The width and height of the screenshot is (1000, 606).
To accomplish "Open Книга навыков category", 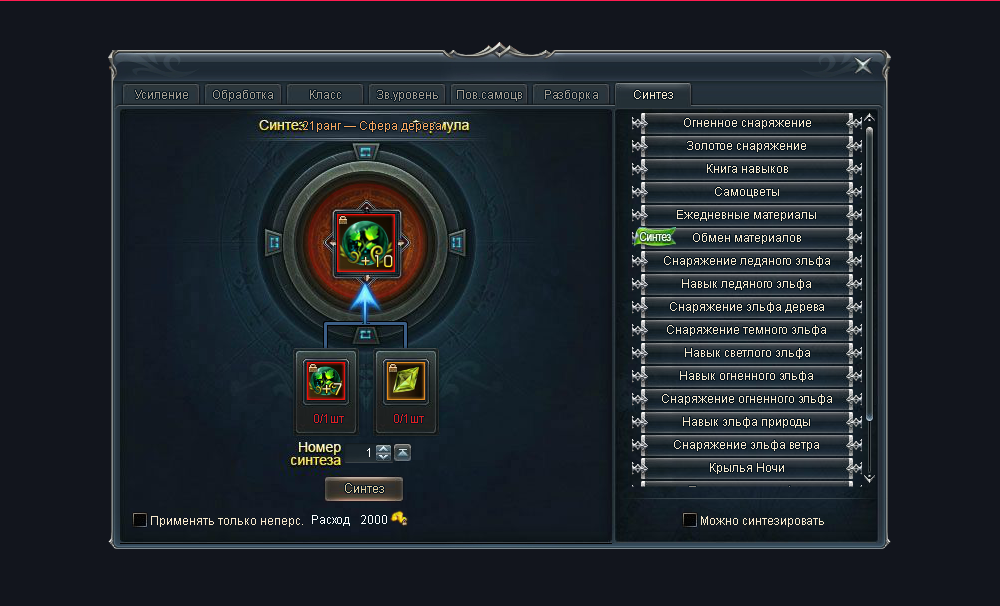I will coord(747,169).
